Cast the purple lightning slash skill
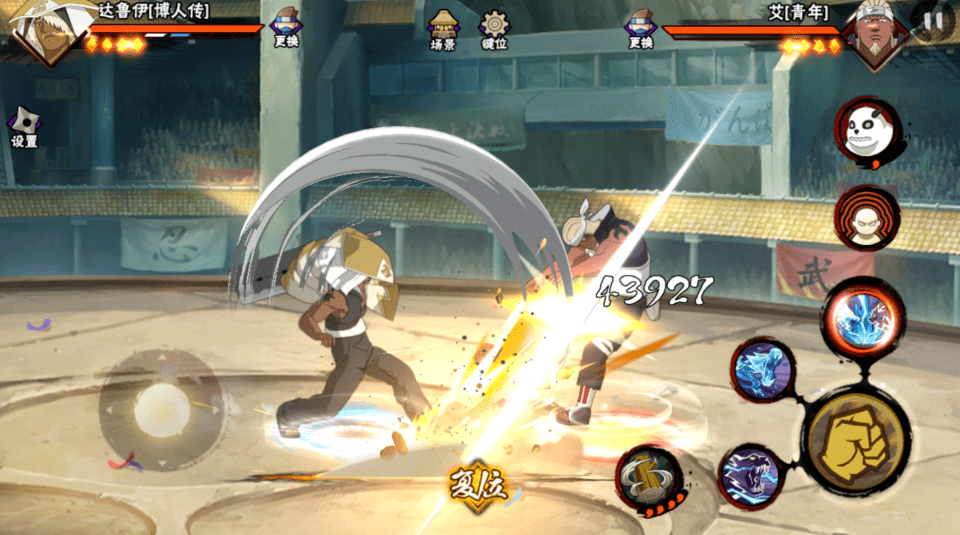 [x=749, y=476]
